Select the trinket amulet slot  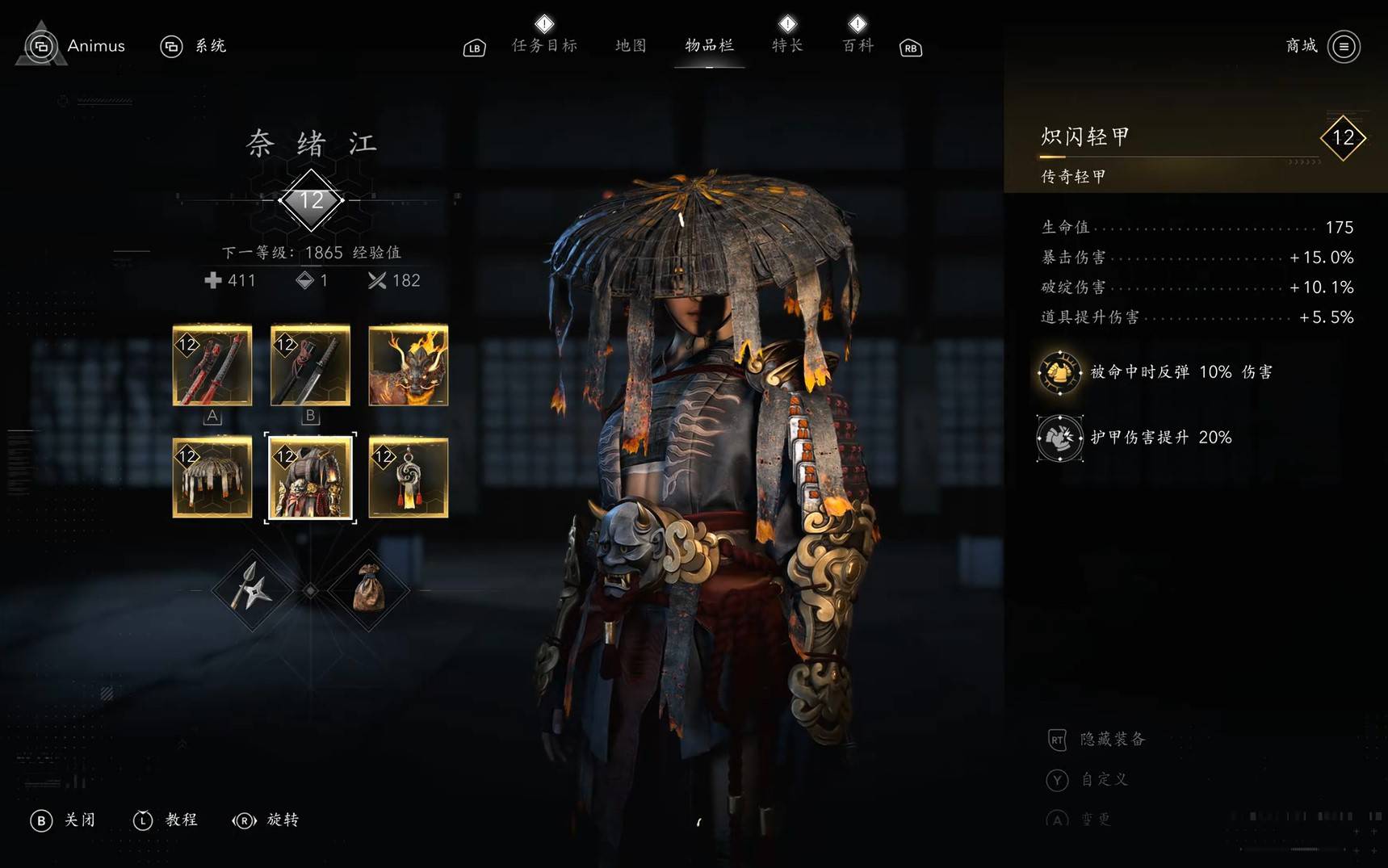(x=409, y=477)
